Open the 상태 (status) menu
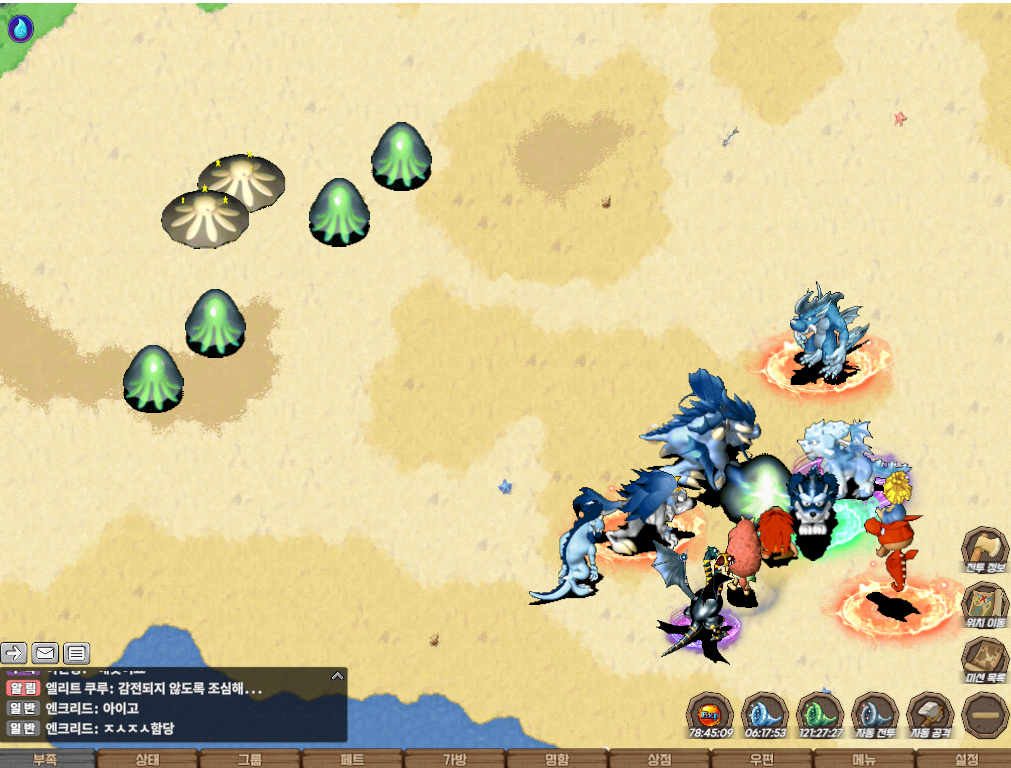The image size is (1011, 768). point(147,759)
